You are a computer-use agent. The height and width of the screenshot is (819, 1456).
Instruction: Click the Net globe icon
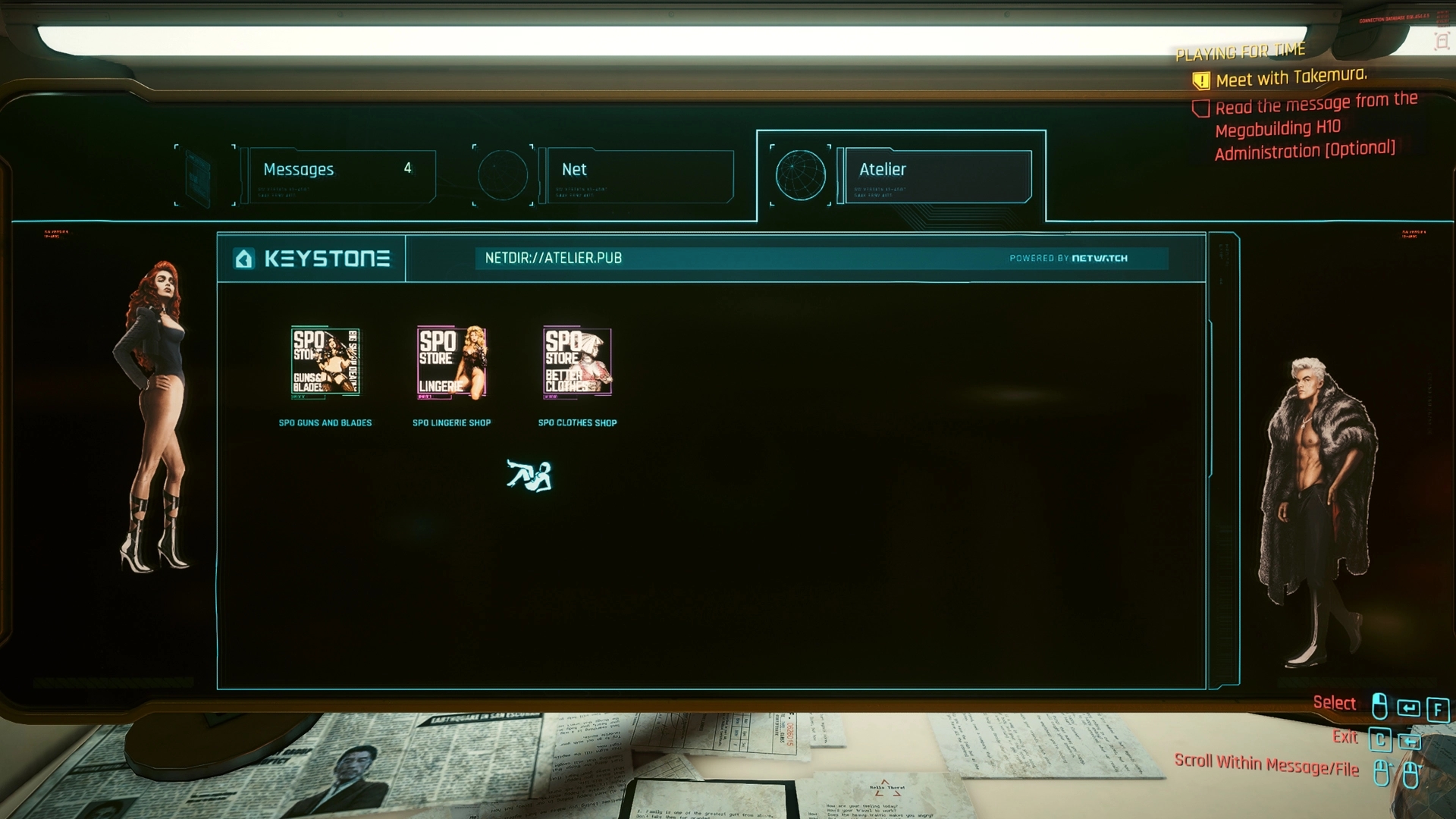pos(502,174)
